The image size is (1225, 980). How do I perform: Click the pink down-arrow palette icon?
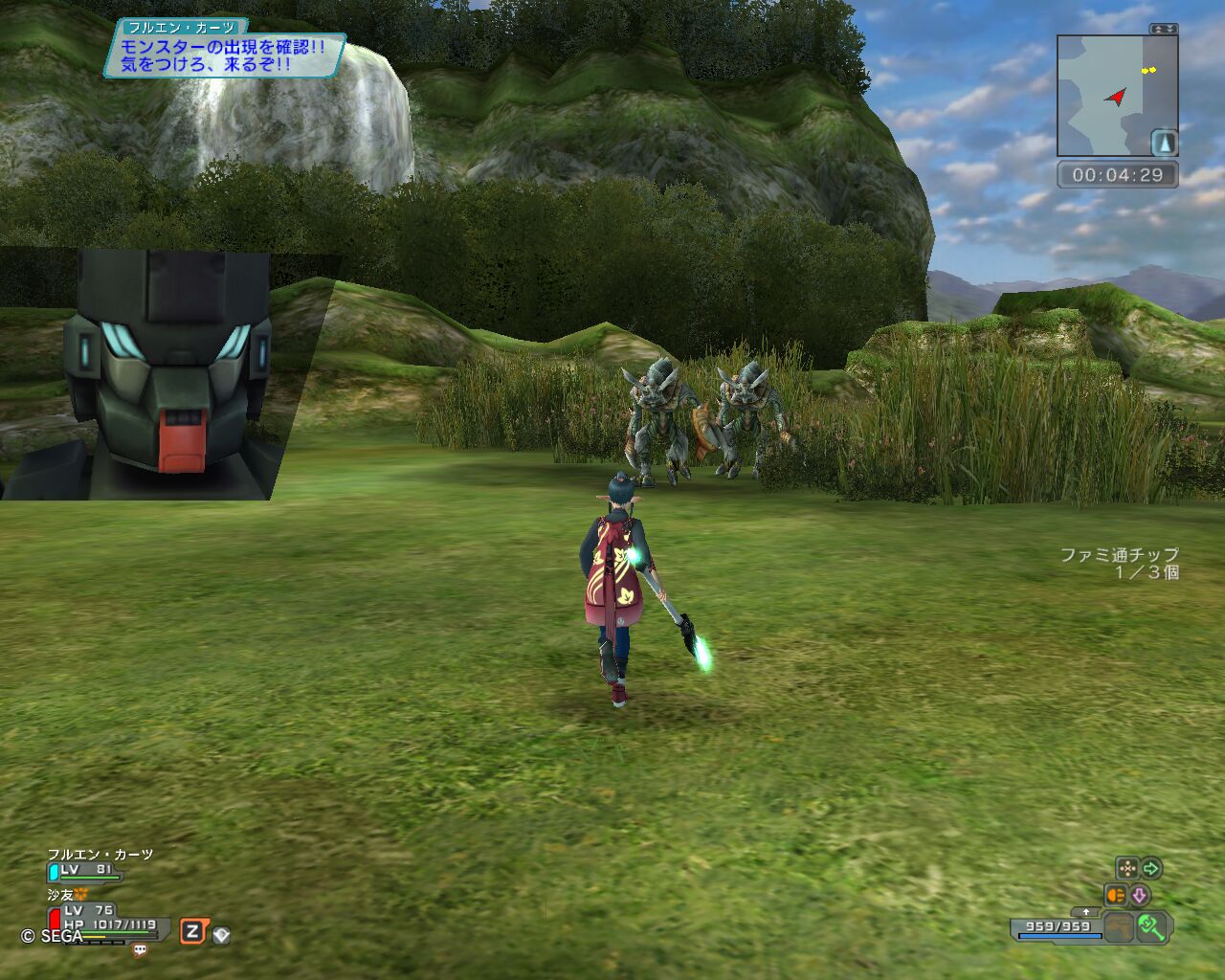coord(1139,896)
